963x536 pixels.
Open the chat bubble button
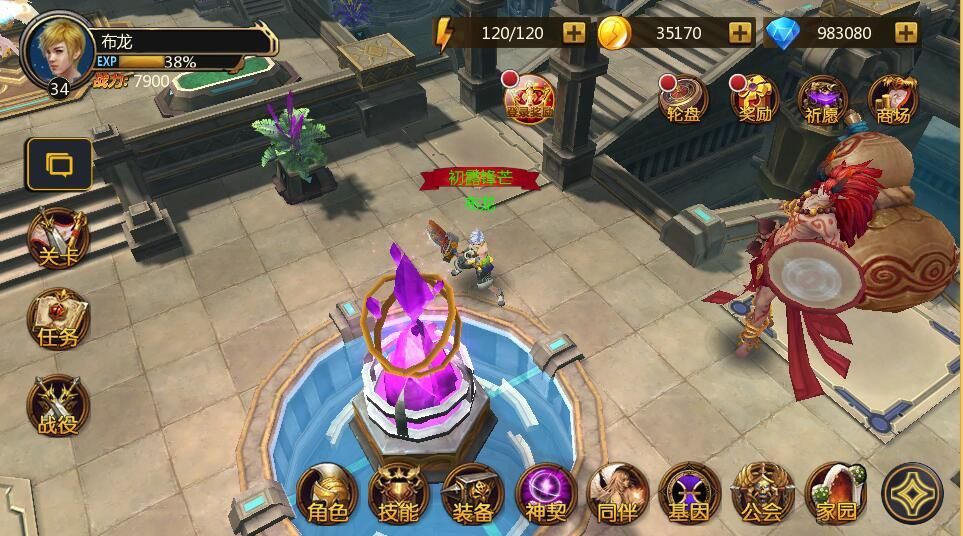[59, 164]
